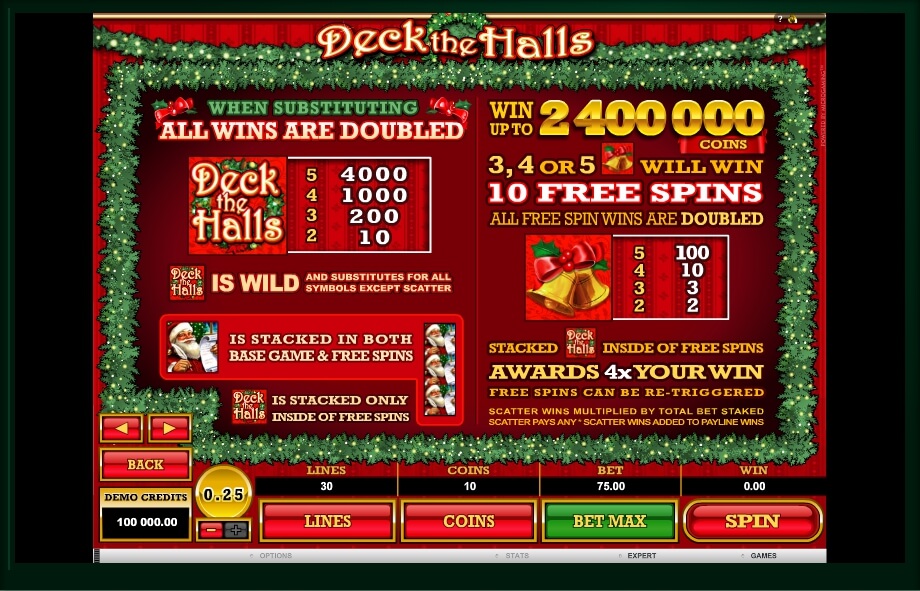The width and height of the screenshot is (920, 591).
Task: Show the Stats panel
Action: [516, 556]
